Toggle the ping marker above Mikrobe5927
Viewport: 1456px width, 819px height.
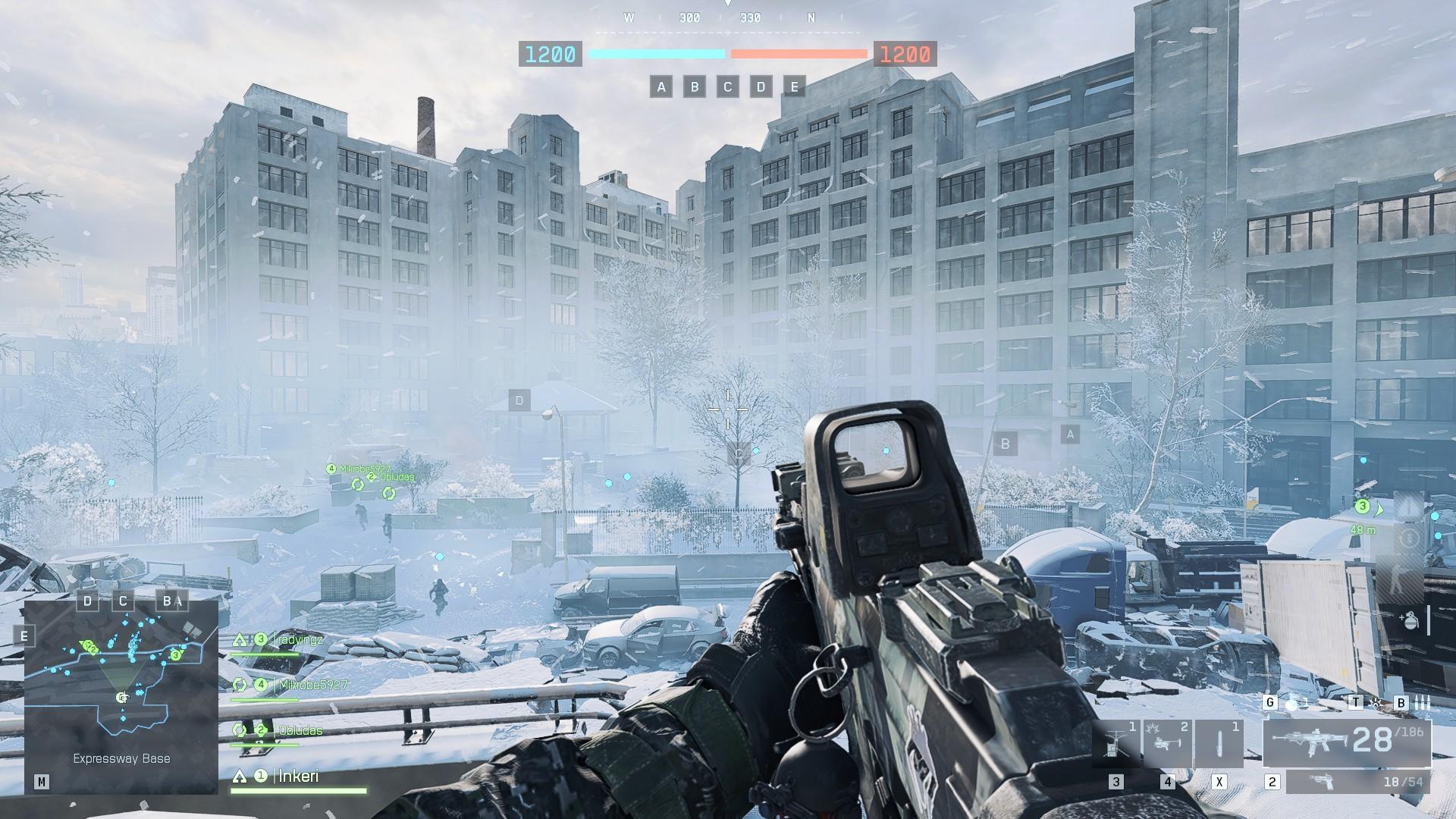331,469
